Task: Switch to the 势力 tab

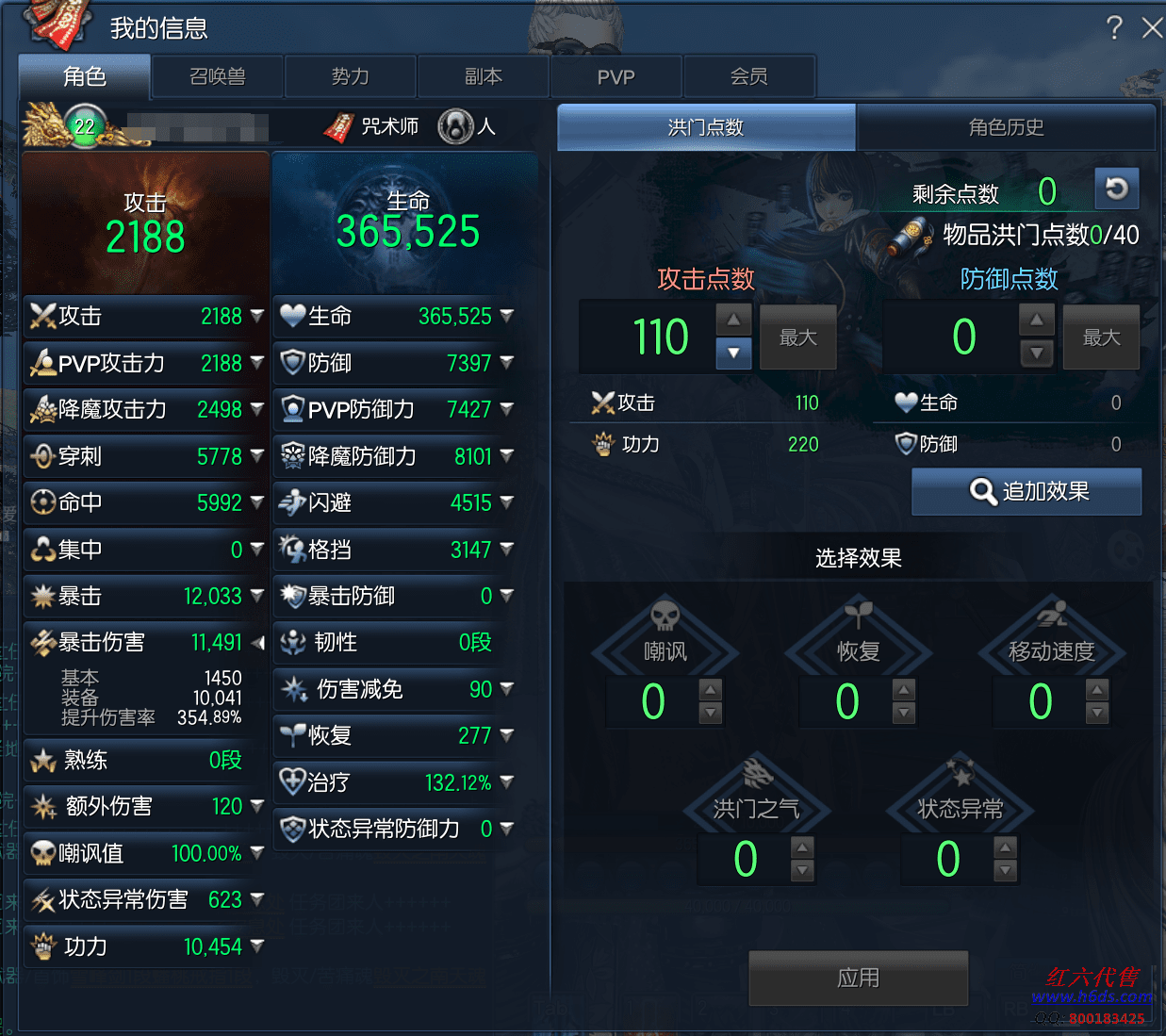Action: (x=351, y=76)
